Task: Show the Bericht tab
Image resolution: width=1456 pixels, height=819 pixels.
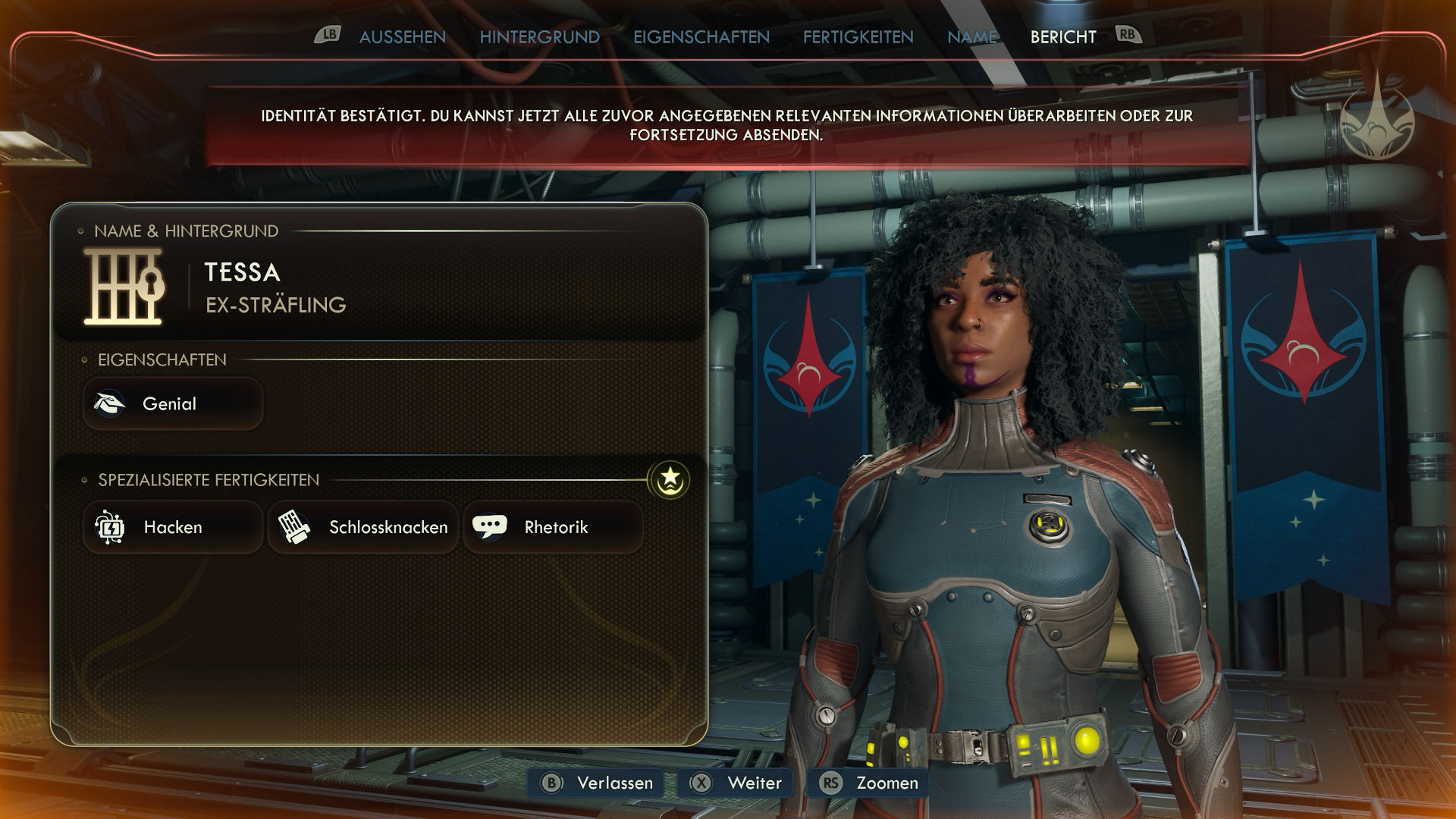Action: point(1063,37)
